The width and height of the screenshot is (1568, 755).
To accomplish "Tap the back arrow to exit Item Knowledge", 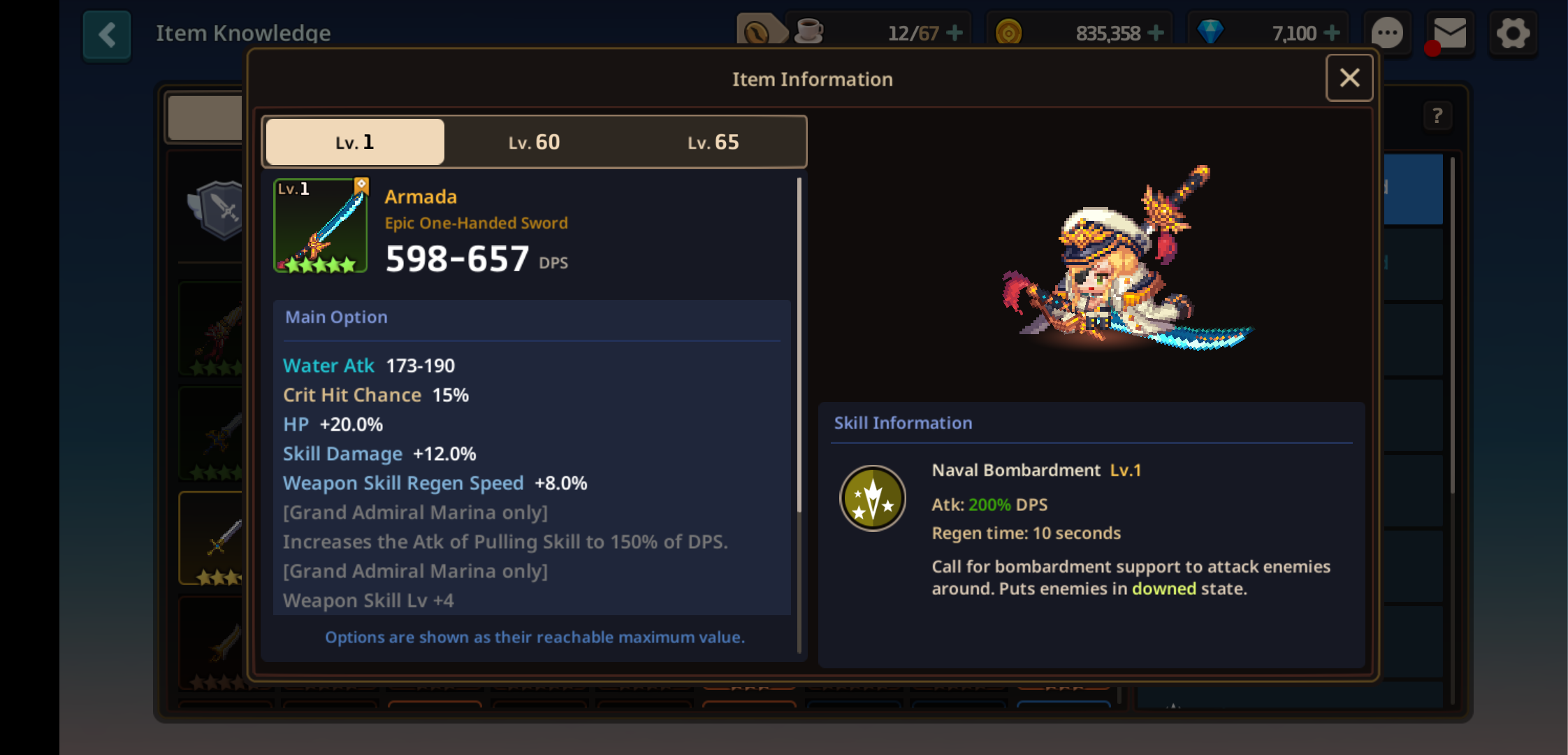I will (x=106, y=34).
